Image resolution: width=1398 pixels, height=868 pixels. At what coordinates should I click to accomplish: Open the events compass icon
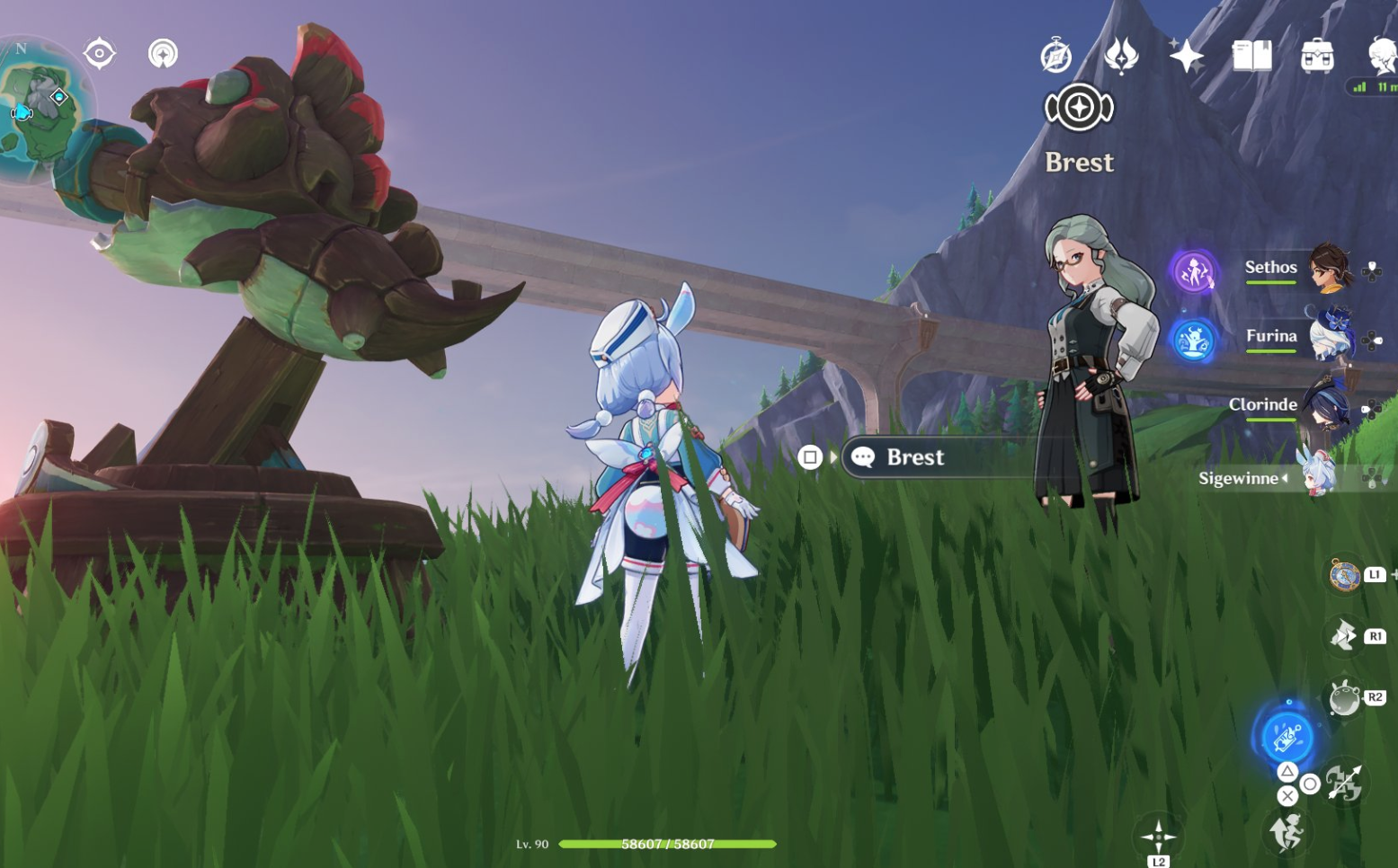[x=1056, y=56]
